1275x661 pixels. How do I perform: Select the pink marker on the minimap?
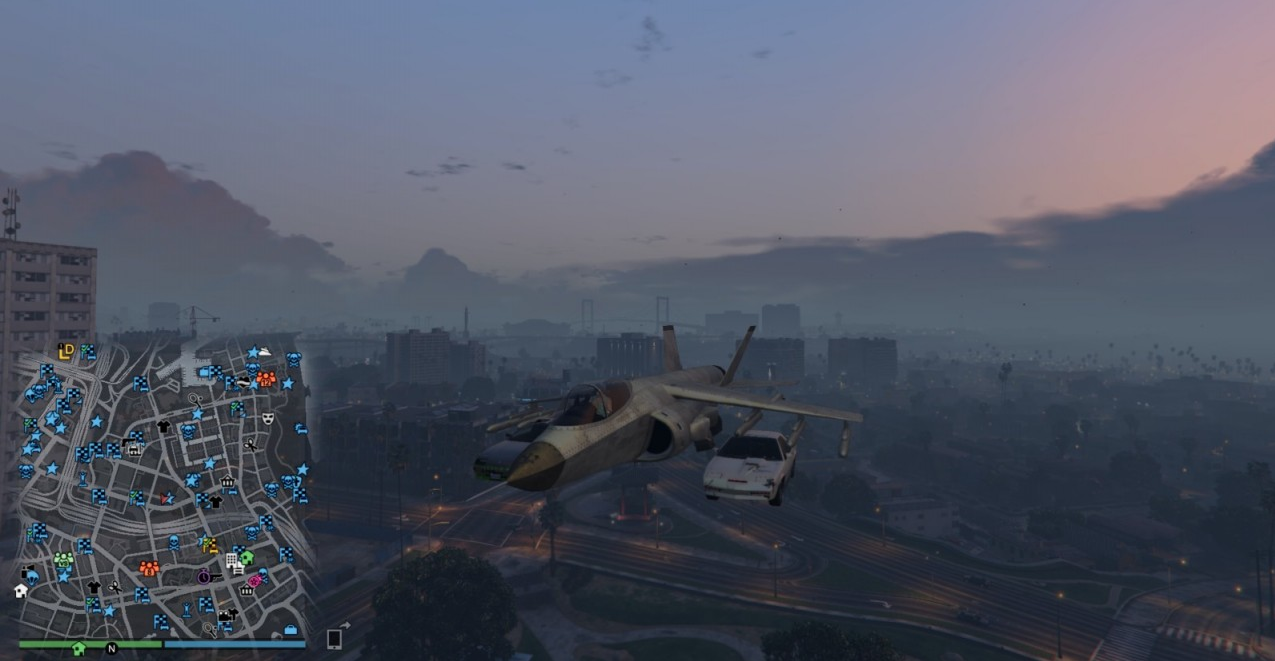255,580
